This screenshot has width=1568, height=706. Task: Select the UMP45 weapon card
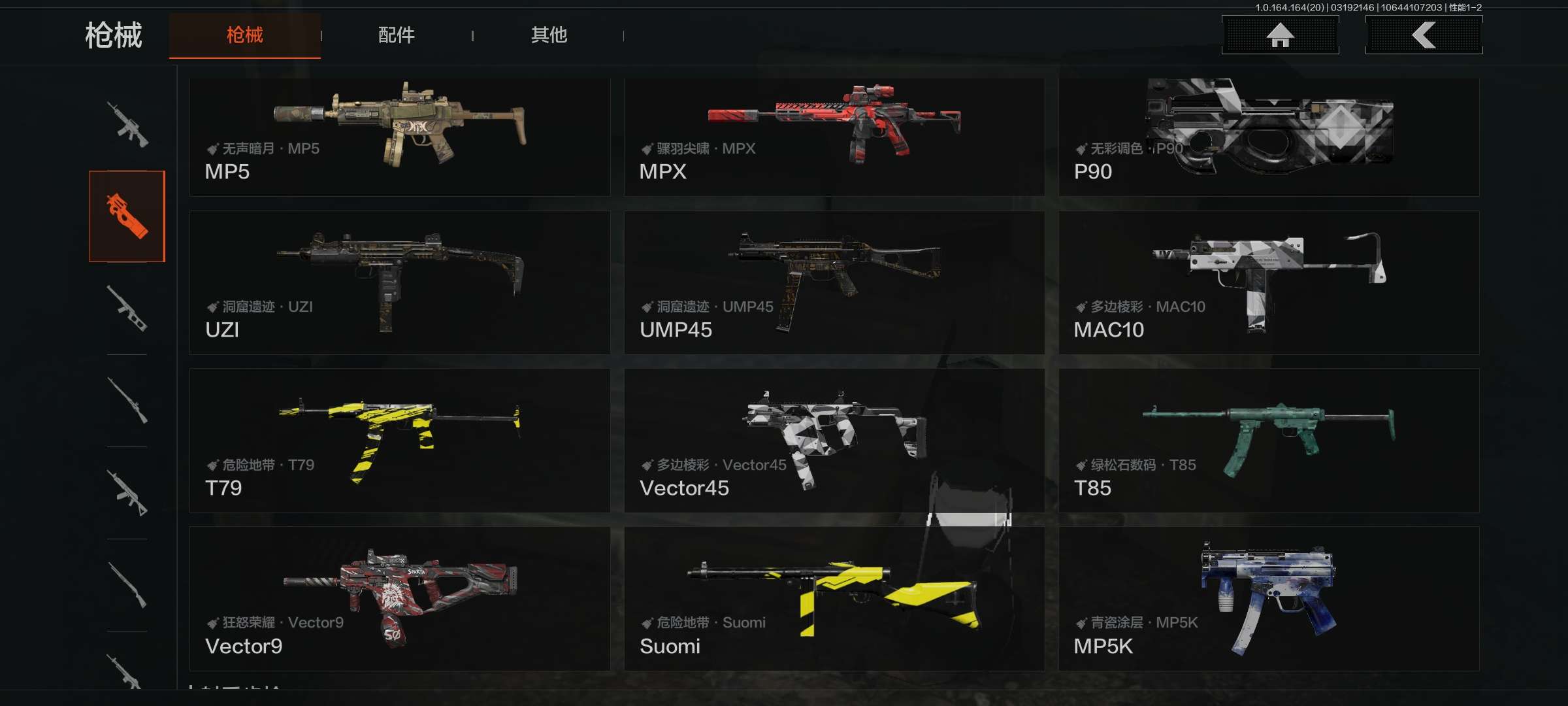(834, 282)
